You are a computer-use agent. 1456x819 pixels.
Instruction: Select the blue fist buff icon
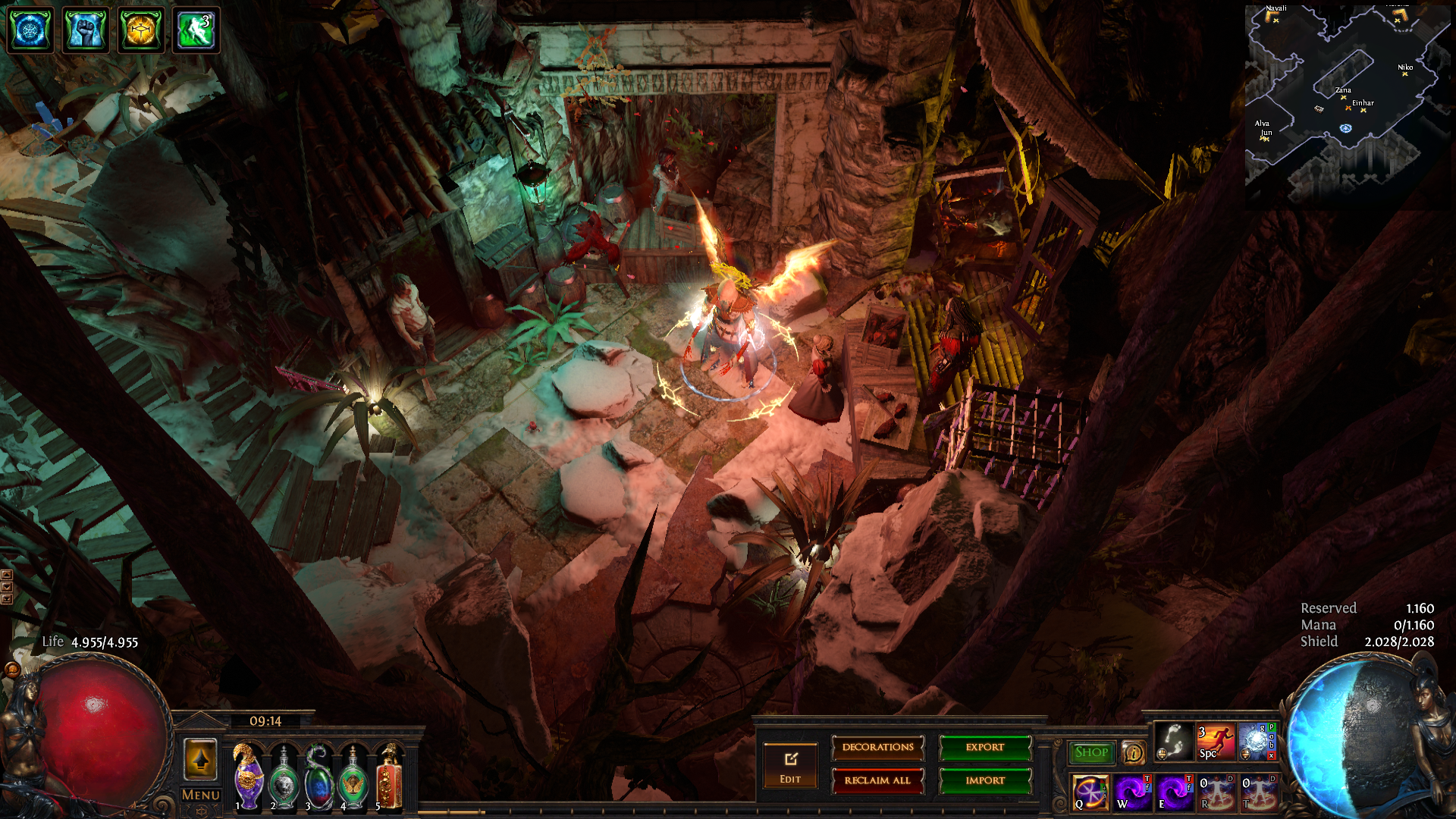(x=85, y=30)
